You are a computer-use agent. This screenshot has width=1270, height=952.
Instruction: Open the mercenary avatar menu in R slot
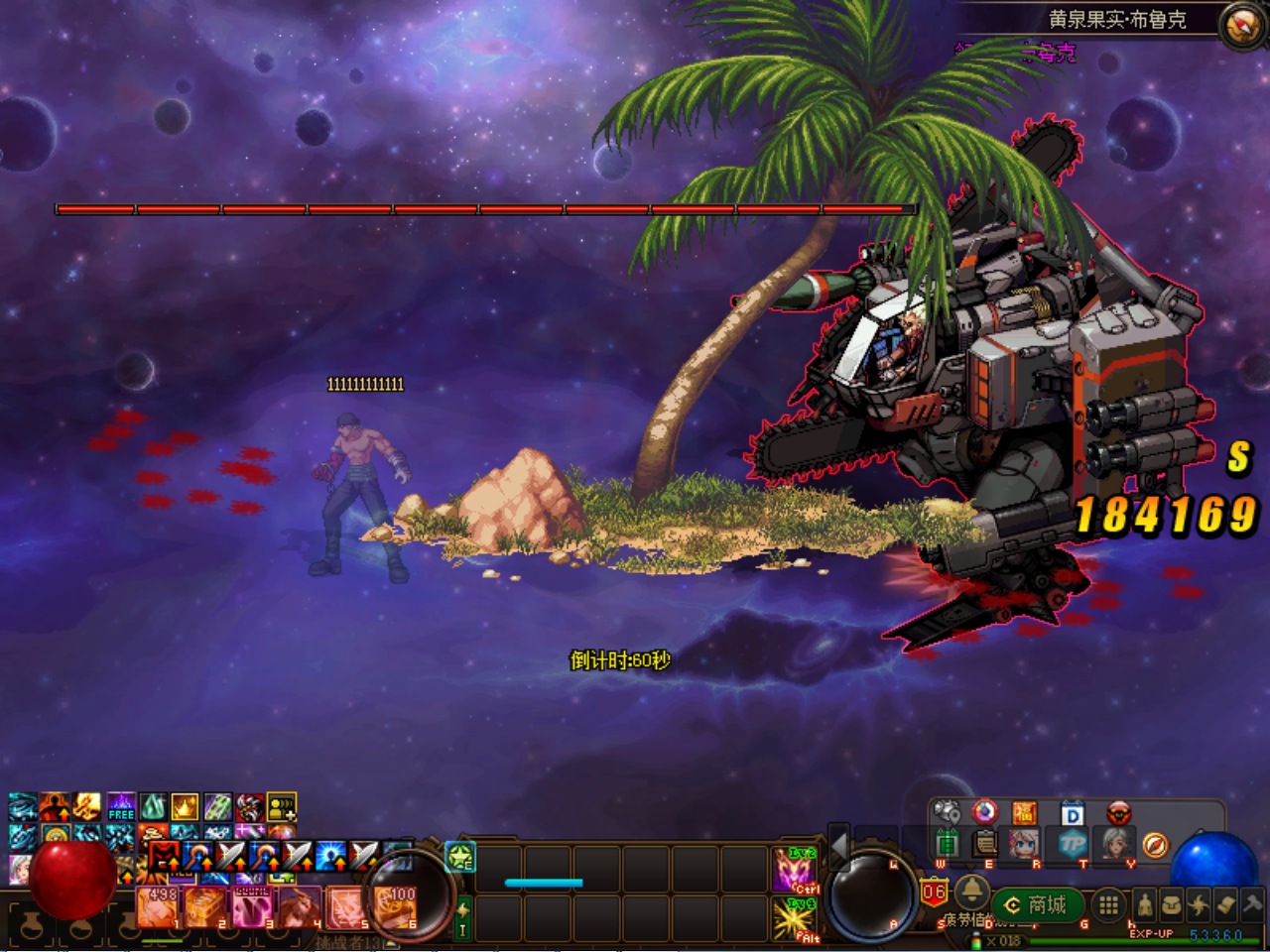coord(1024,843)
